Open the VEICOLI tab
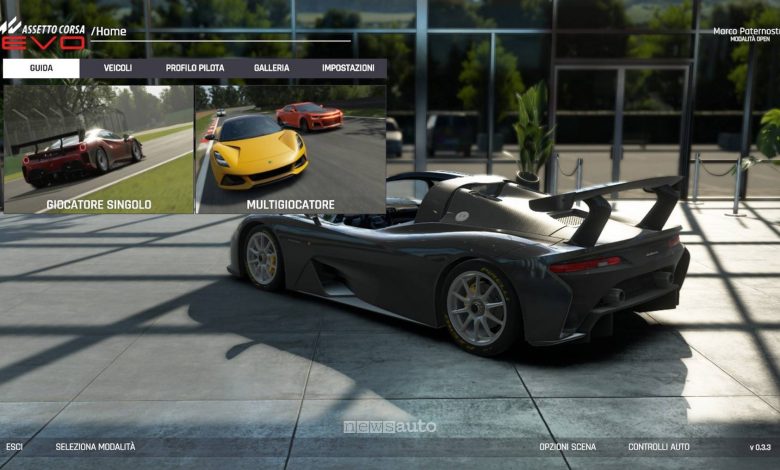This screenshot has height=470, width=780. tap(118, 68)
